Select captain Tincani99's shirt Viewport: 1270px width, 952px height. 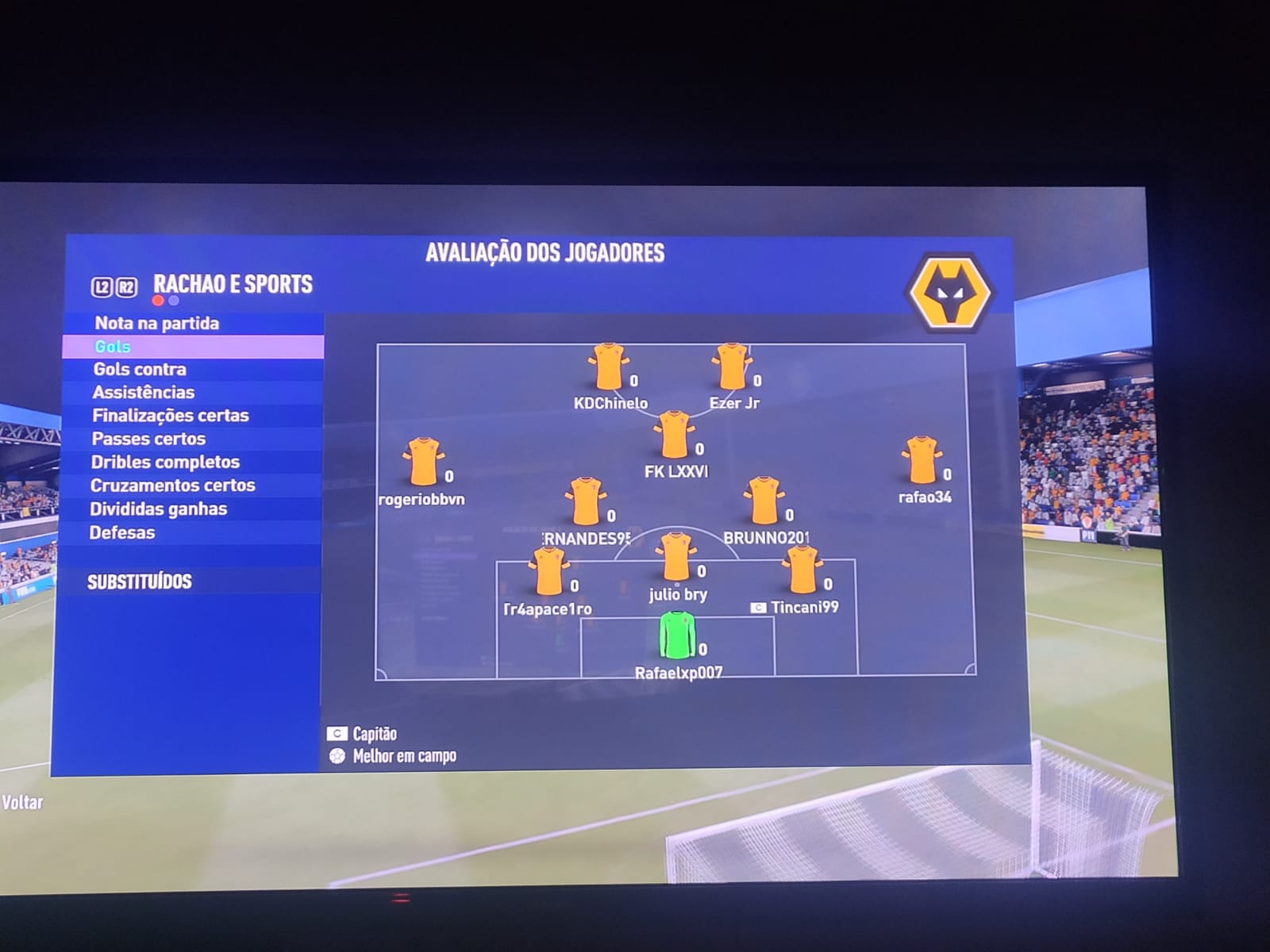point(802,570)
